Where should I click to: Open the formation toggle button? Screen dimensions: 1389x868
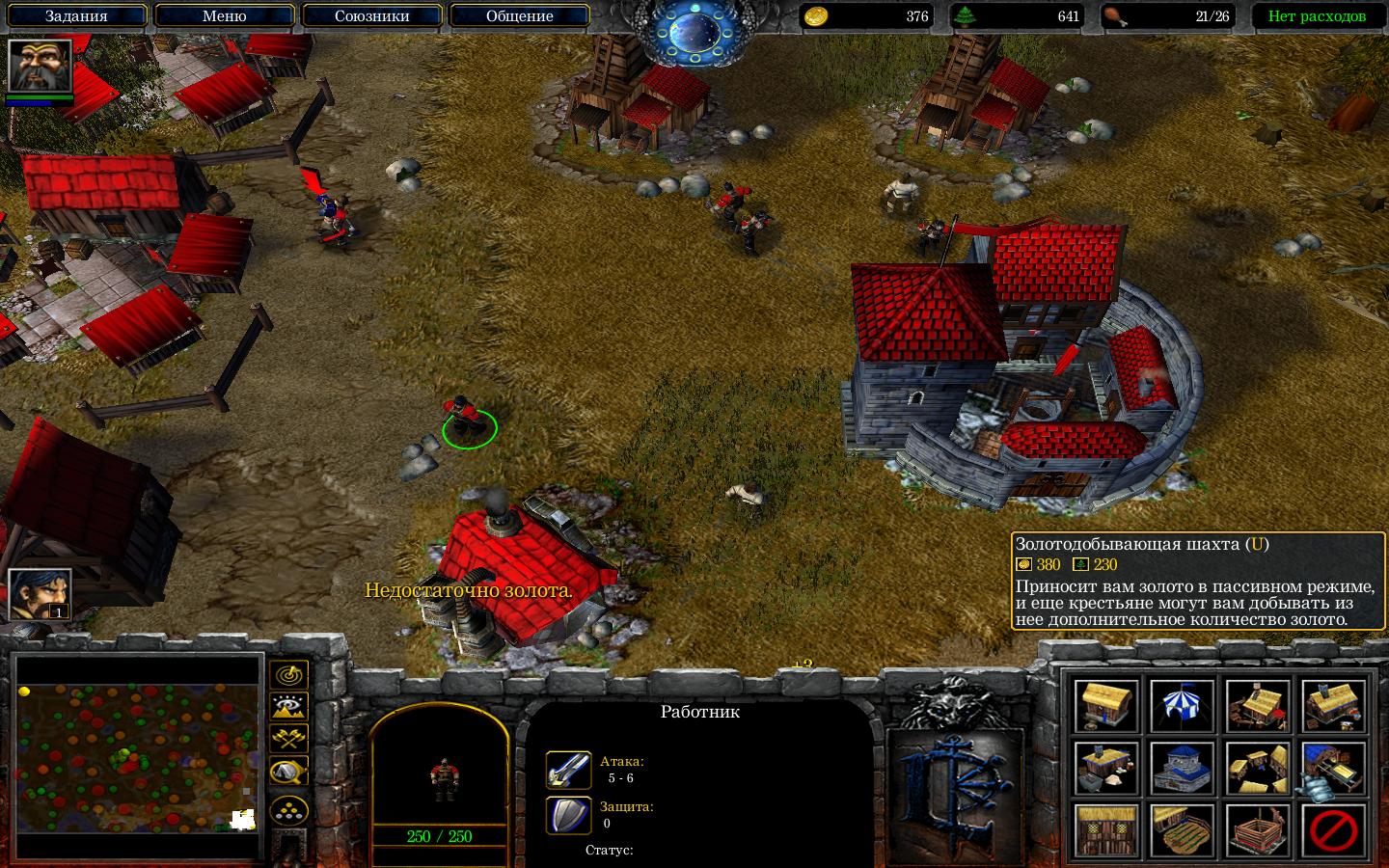tap(288, 810)
